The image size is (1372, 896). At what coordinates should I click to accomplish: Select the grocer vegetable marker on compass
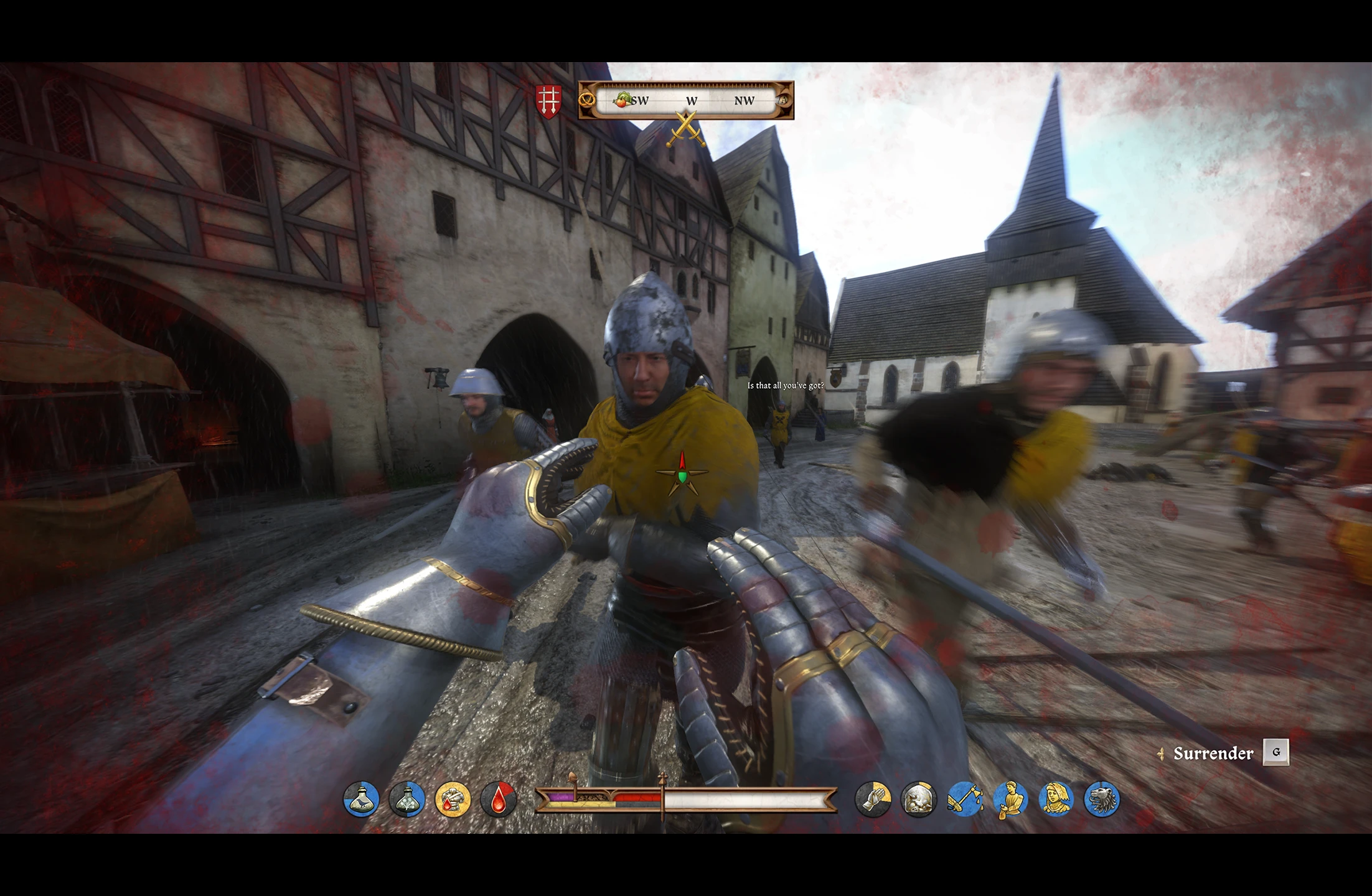[622, 100]
